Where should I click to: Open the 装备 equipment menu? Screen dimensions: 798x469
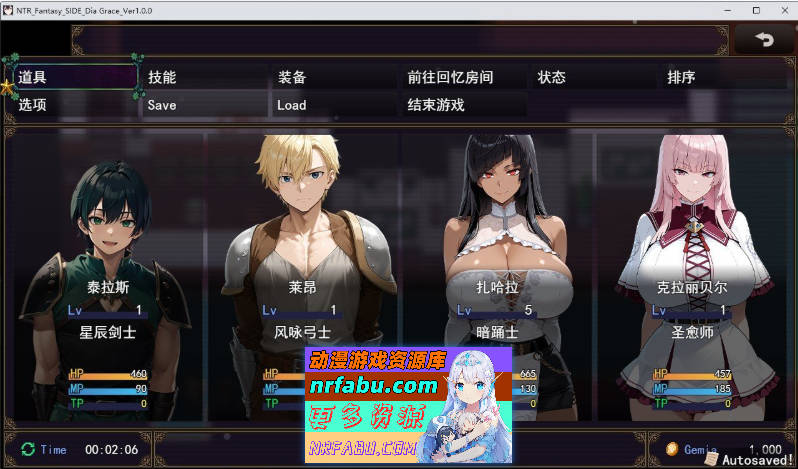click(x=333, y=77)
